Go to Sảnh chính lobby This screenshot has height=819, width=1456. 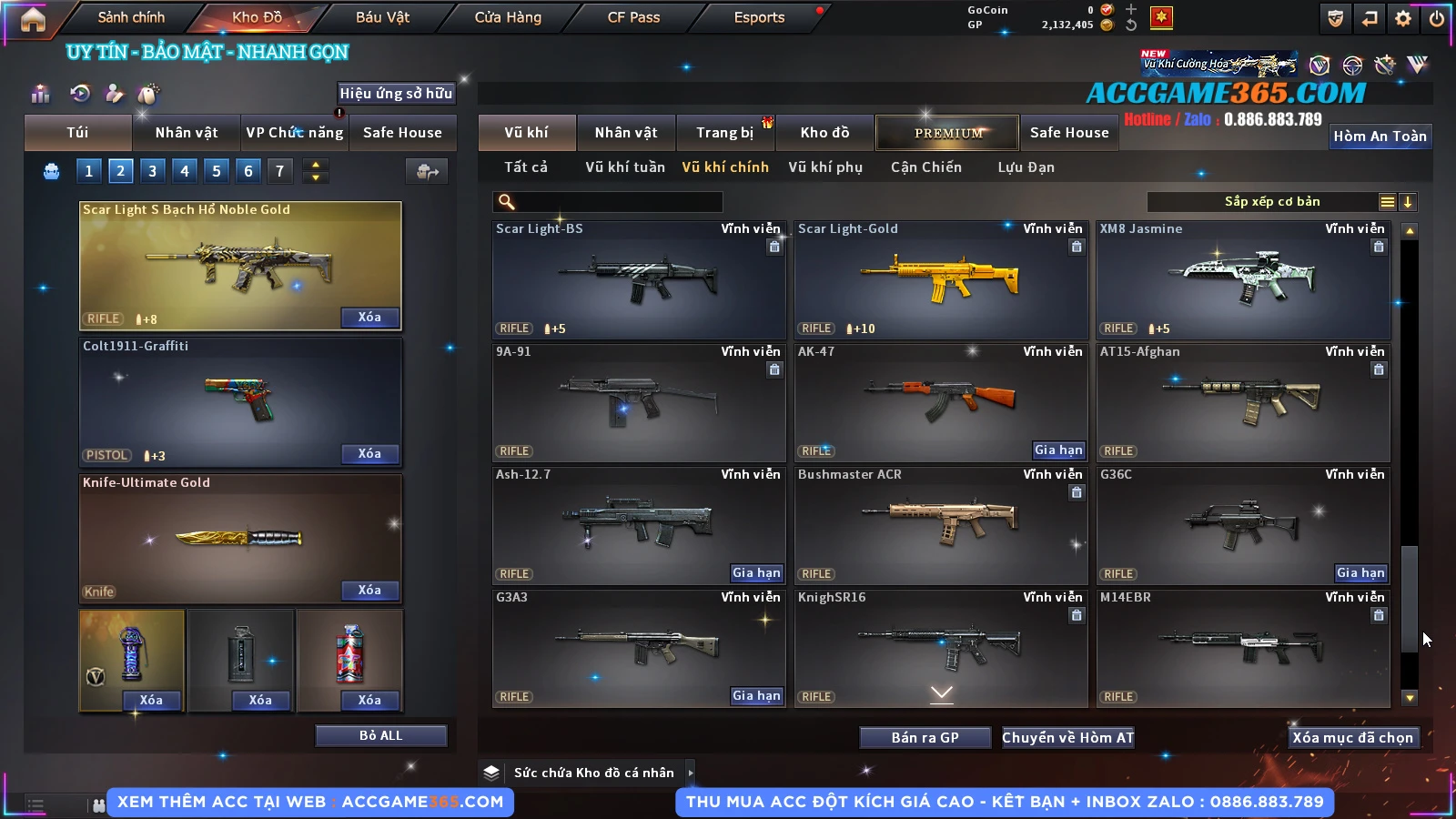(x=131, y=17)
